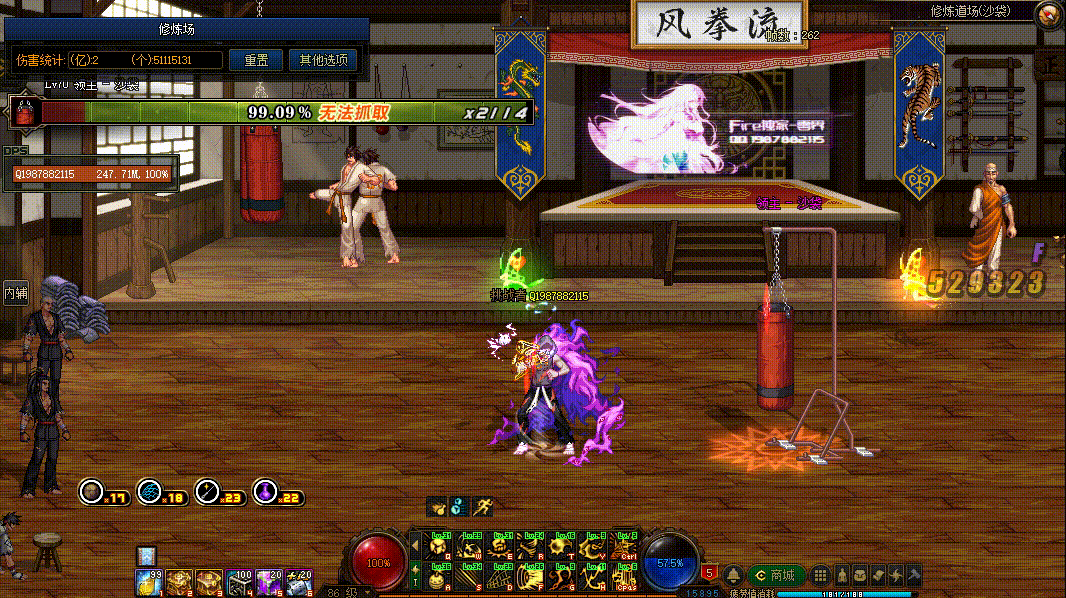Use the hotbar item with 100 count
Viewport: 1066px width, 598px height.
(239, 581)
